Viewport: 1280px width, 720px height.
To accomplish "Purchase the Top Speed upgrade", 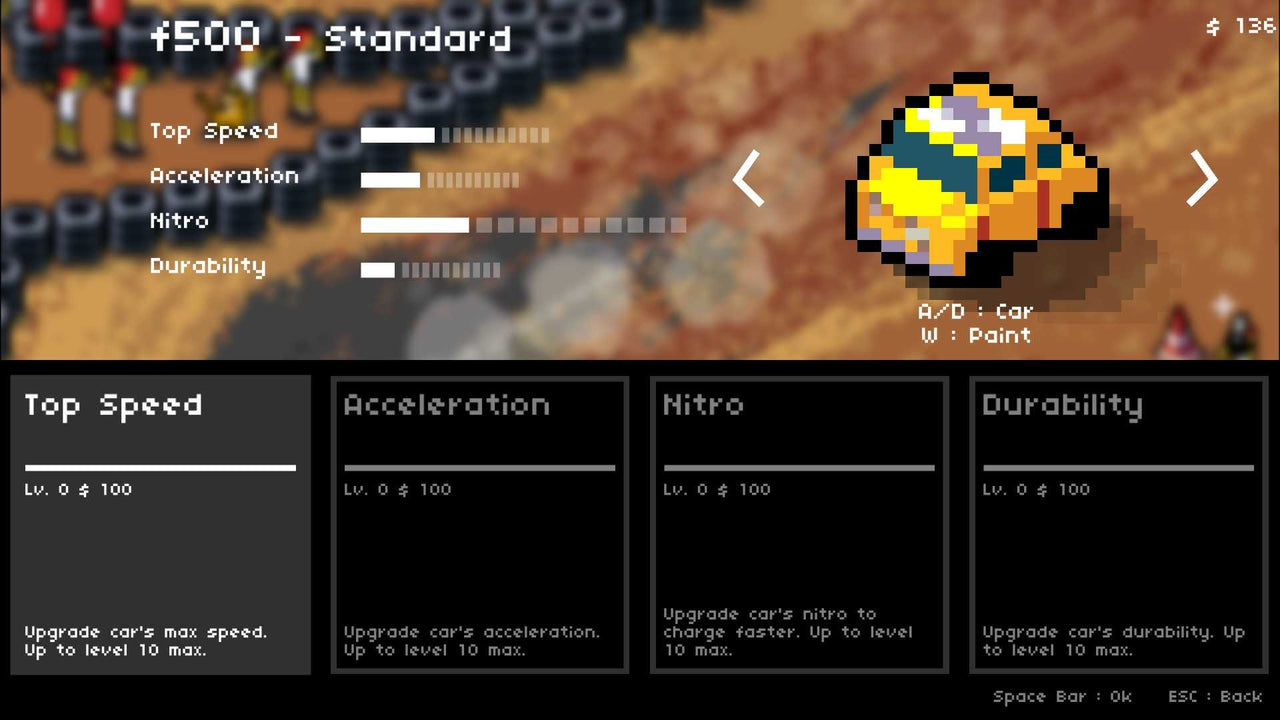I will pyautogui.click(x=160, y=525).
